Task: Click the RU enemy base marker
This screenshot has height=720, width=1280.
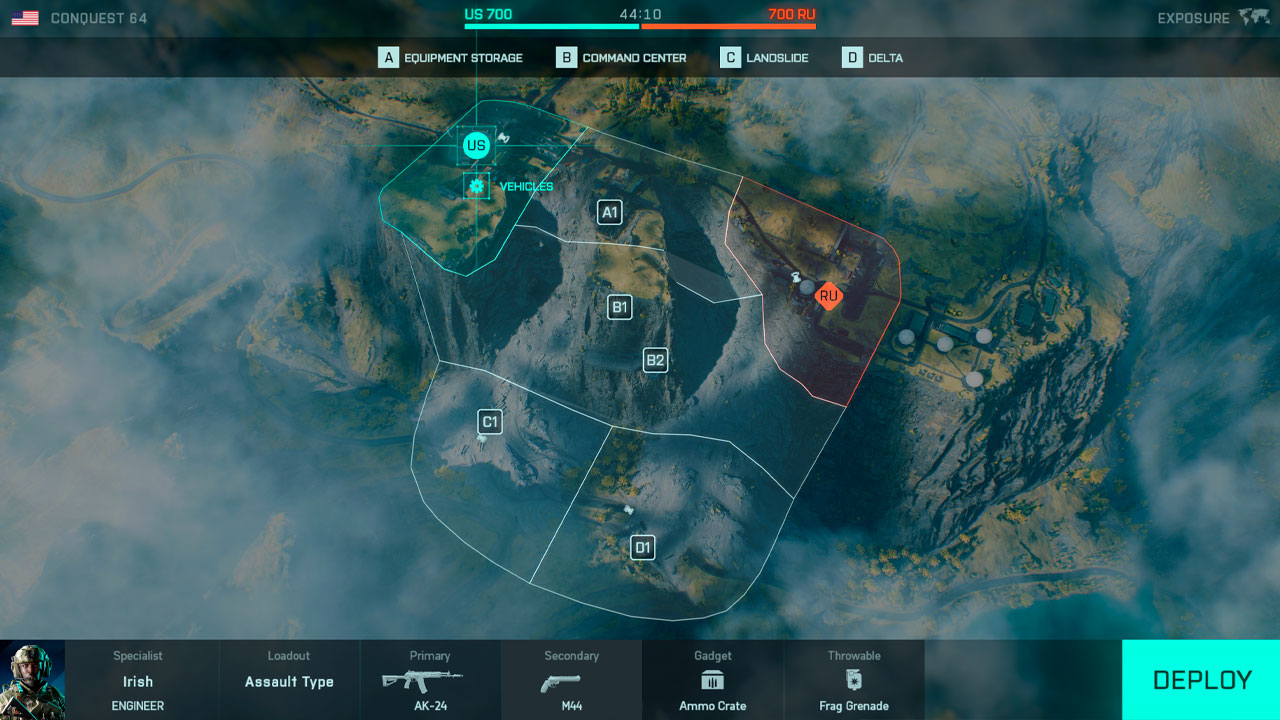Action: click(x=828, y=296)
